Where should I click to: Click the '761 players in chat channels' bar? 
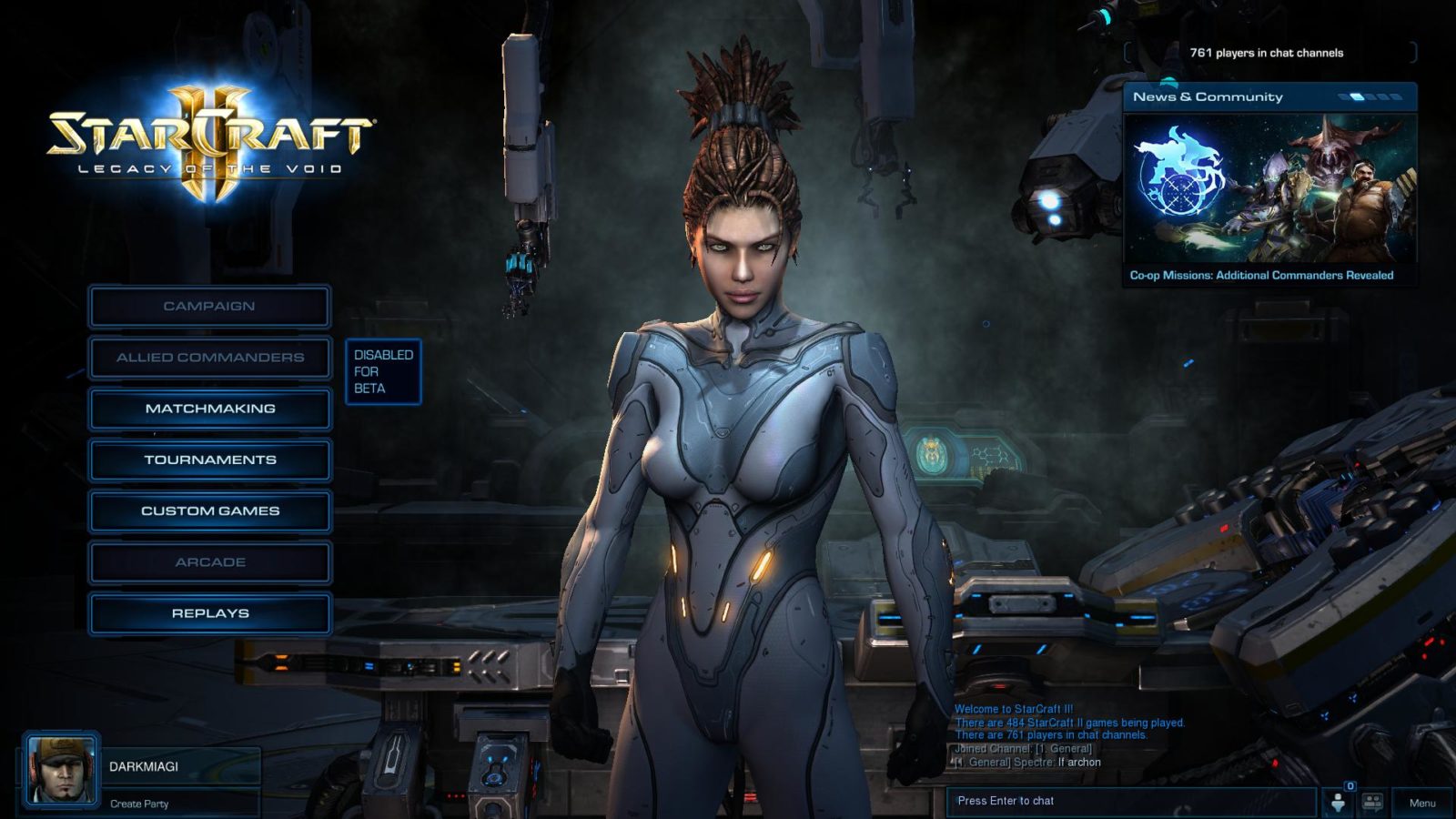point(1266,53)
